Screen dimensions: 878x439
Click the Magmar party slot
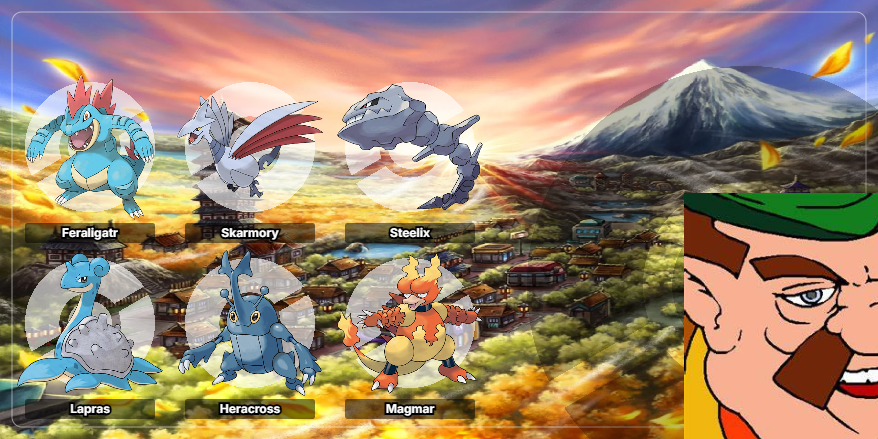410,325
